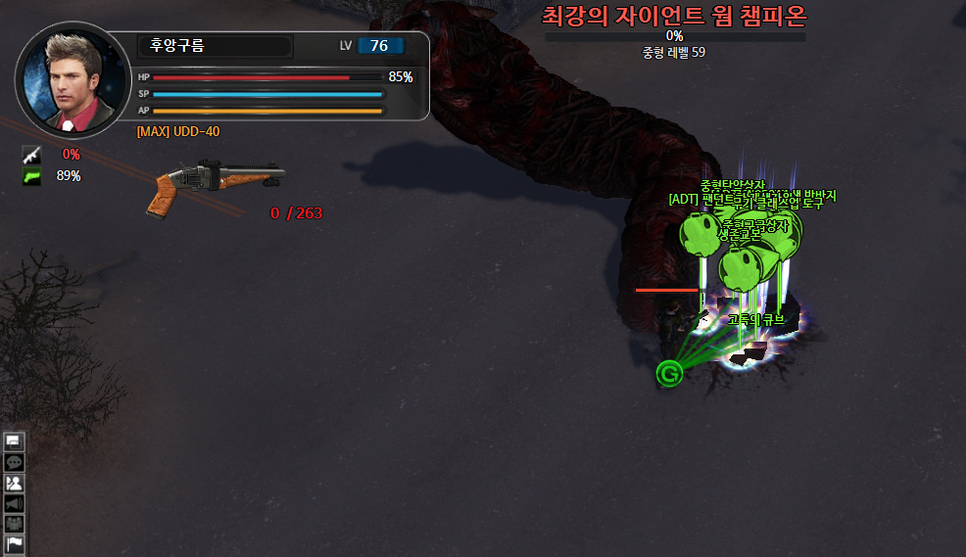Open the chat speech bubble button
Screen dimensions: 966x557
coord(14,462)
